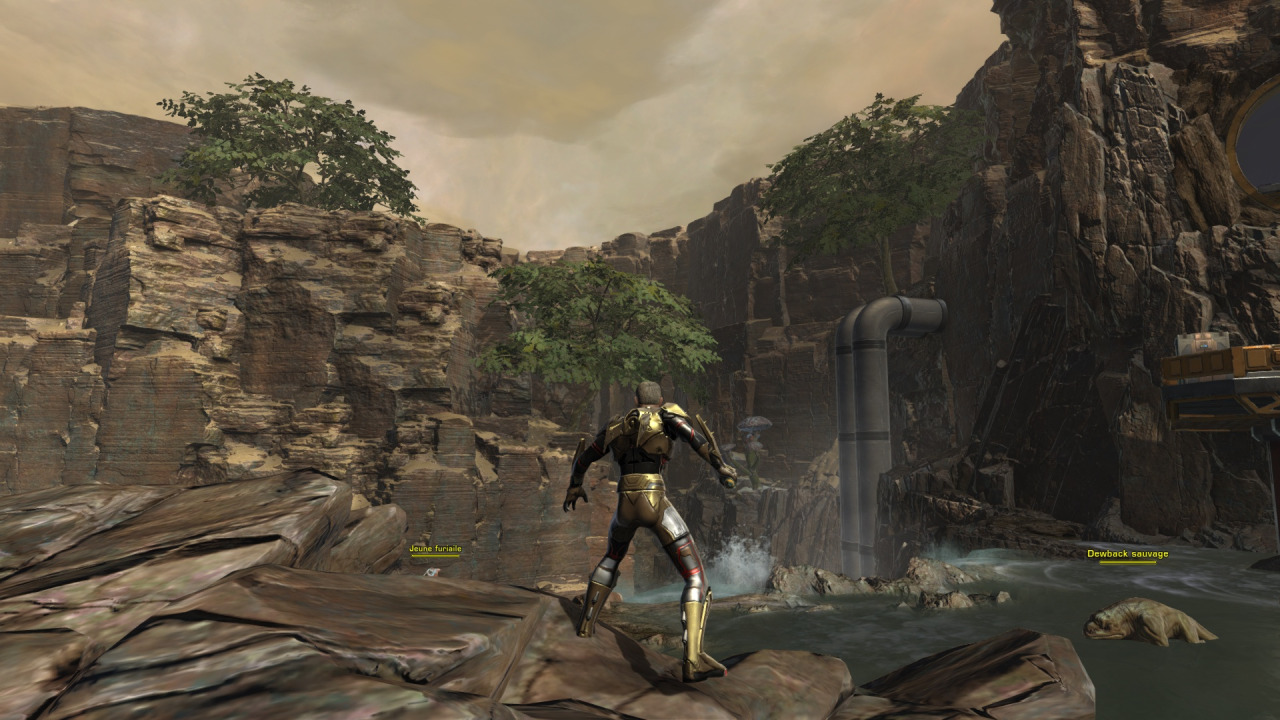Select the Dewback sauvage nameplate
The width and height of the screenshot is (1280, 720).
pyautogui.click(x=1127, y=554)
